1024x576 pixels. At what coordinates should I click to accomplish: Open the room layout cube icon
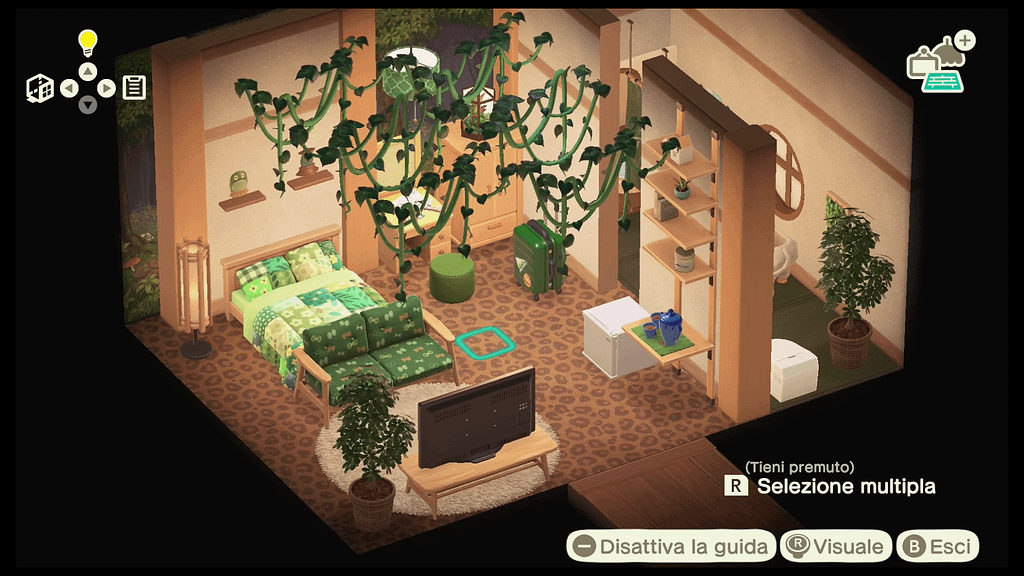[x=40, y=88]
